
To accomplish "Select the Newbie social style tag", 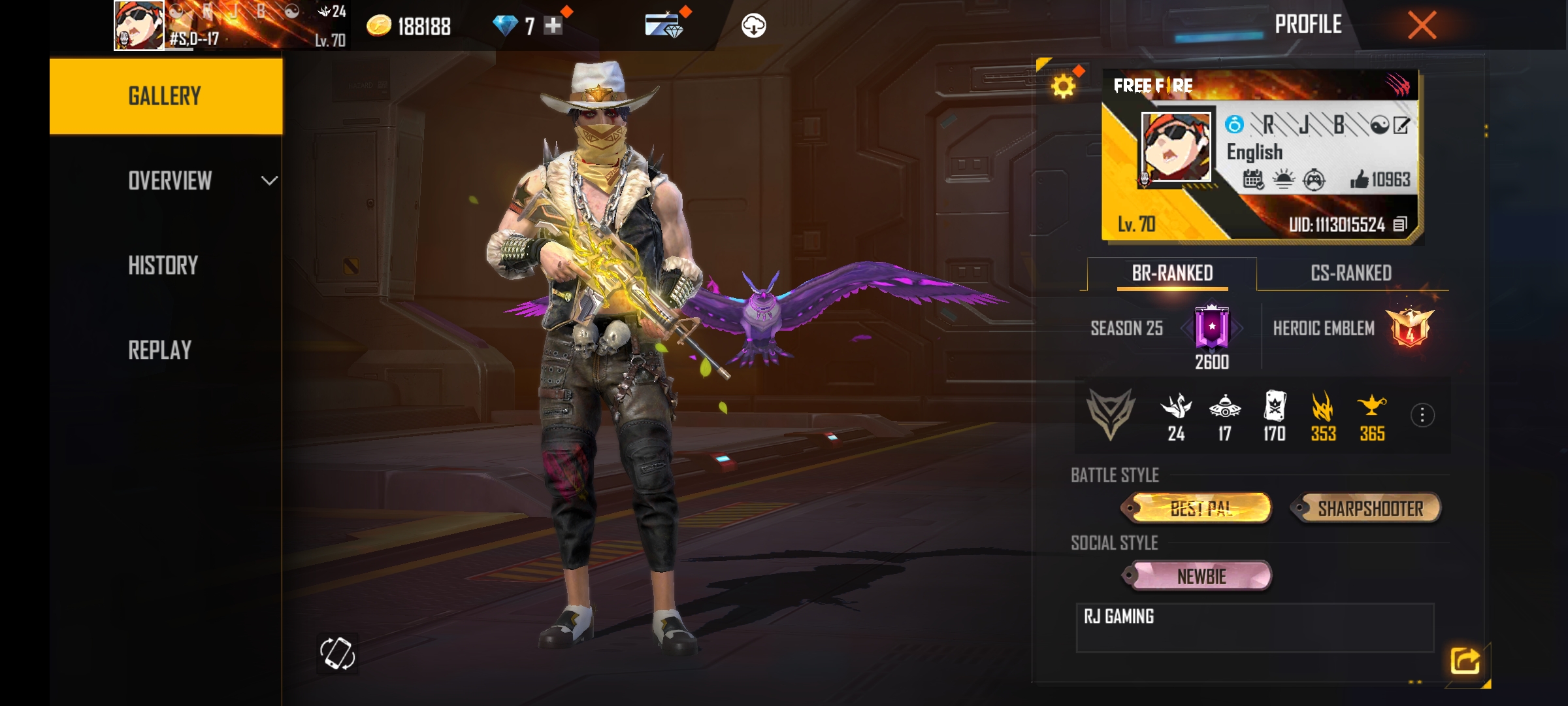I will click(x=1201, y=577).
